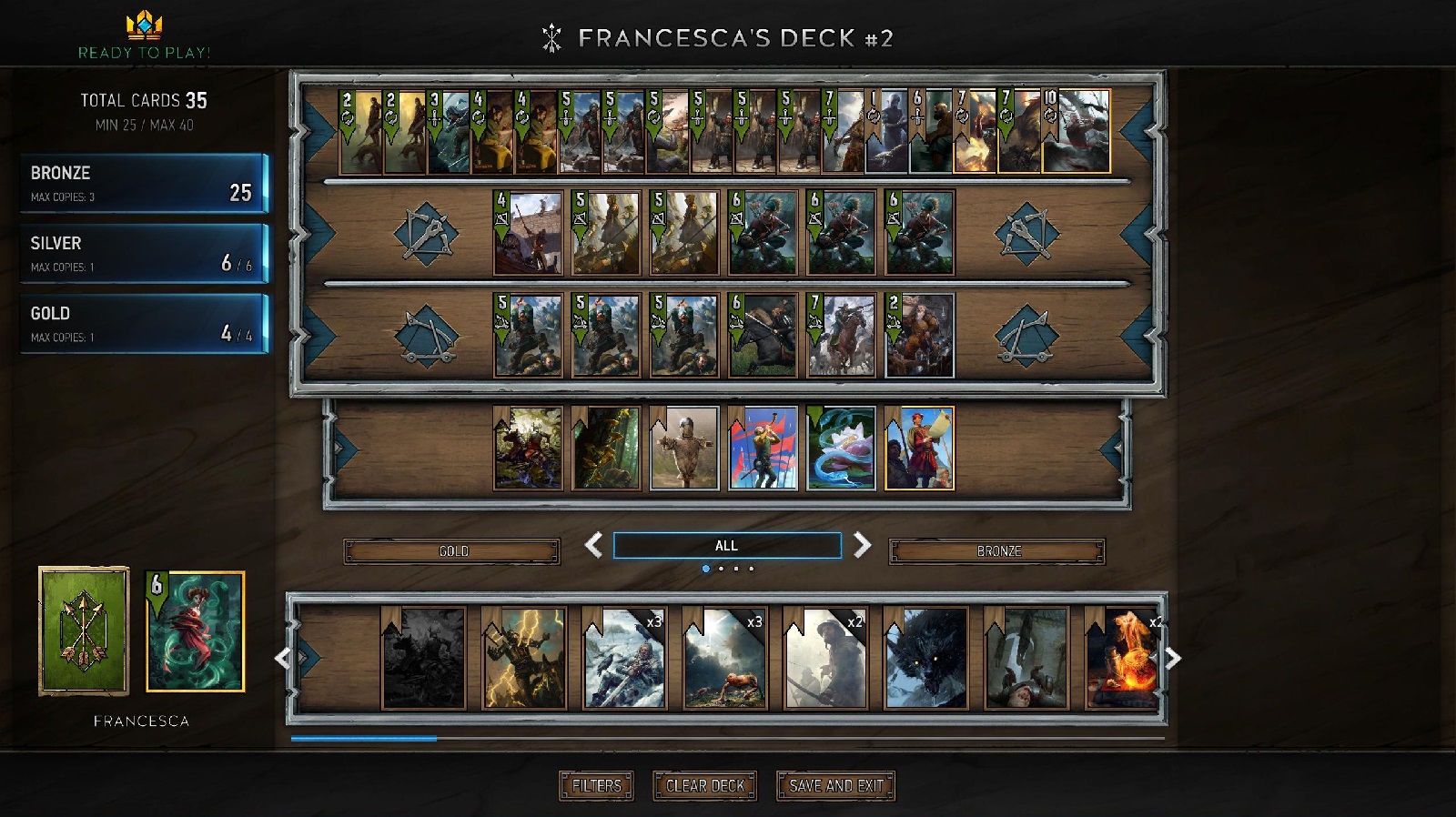Filter the collection by Bronze cards
This screenshot has height=817, width=1456.
[x=997, y=551]
